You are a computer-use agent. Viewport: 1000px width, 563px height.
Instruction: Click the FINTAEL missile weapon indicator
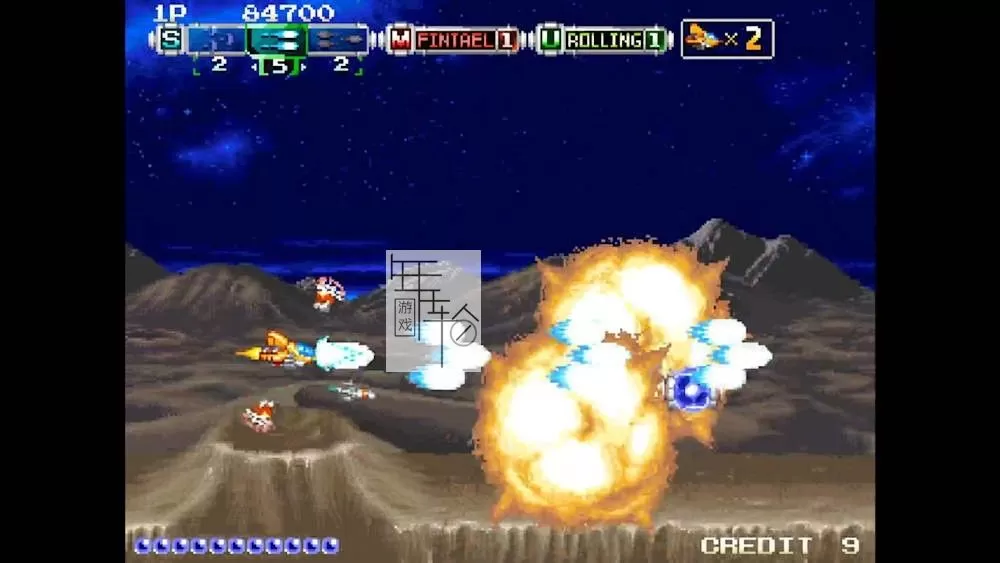point(454,39)
